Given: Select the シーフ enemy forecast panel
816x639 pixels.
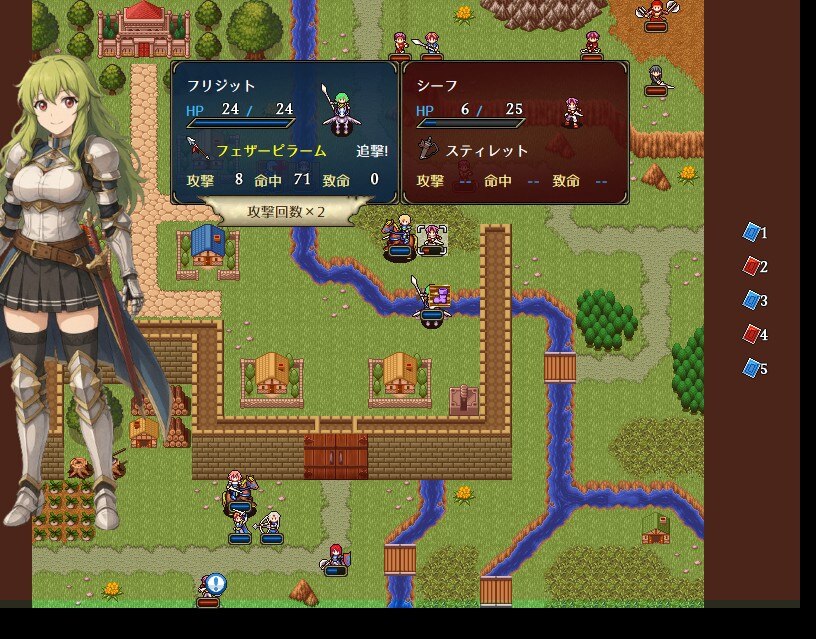Looking at the screenshot, I should coord(516,132).
